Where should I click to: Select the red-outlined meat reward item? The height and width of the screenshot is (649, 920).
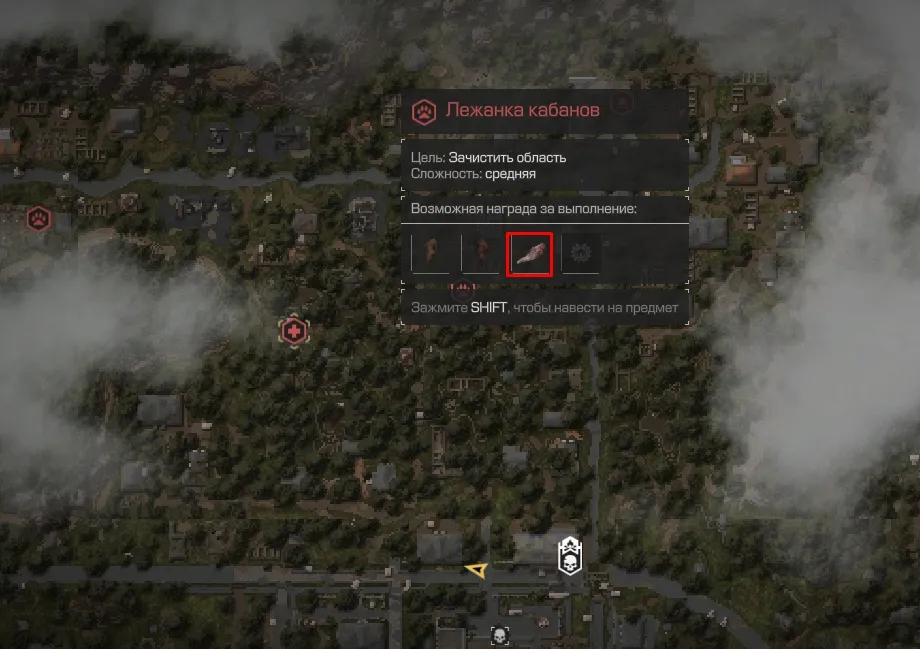(x=530, y=254)
